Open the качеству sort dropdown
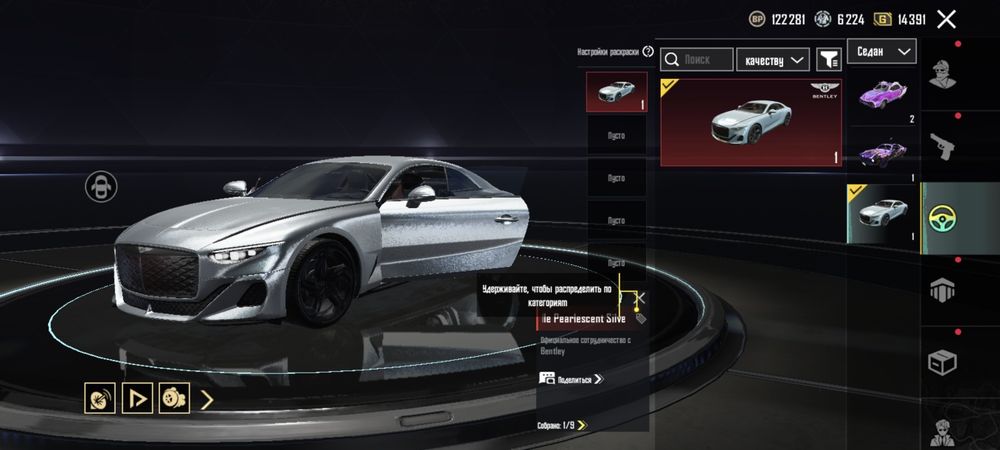The width and height of the screenshot is (1000, 450). [x=773, y=60]
